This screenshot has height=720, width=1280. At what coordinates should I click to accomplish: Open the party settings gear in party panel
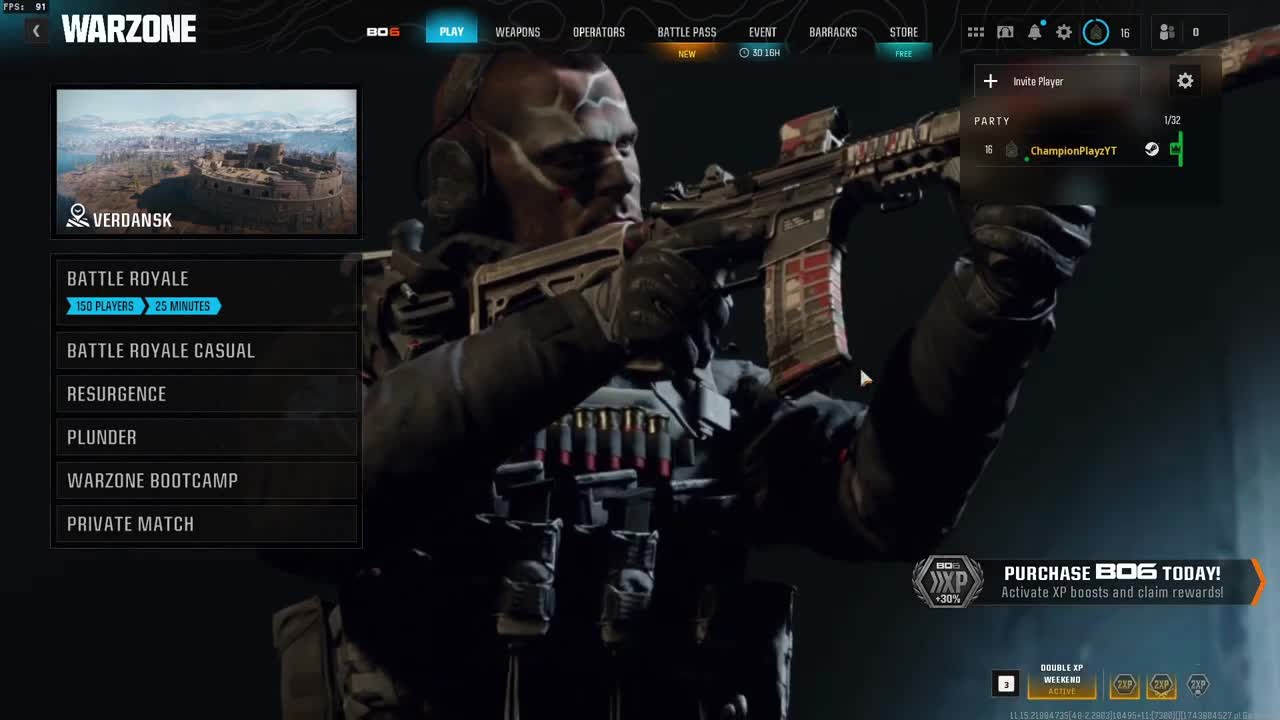(x=1185, y=81)
